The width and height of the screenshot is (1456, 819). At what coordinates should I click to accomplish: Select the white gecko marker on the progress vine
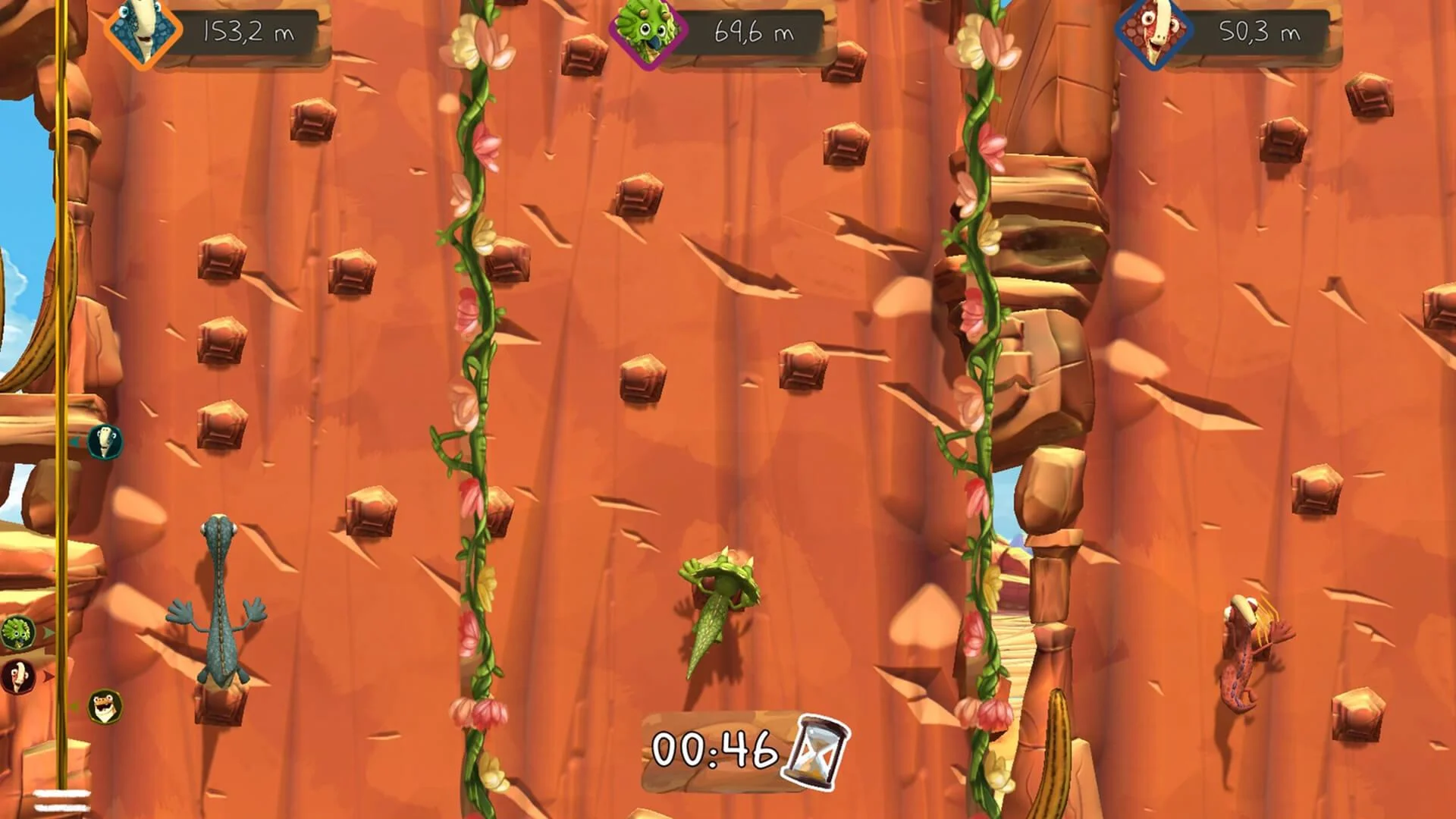tap(105, 442)
